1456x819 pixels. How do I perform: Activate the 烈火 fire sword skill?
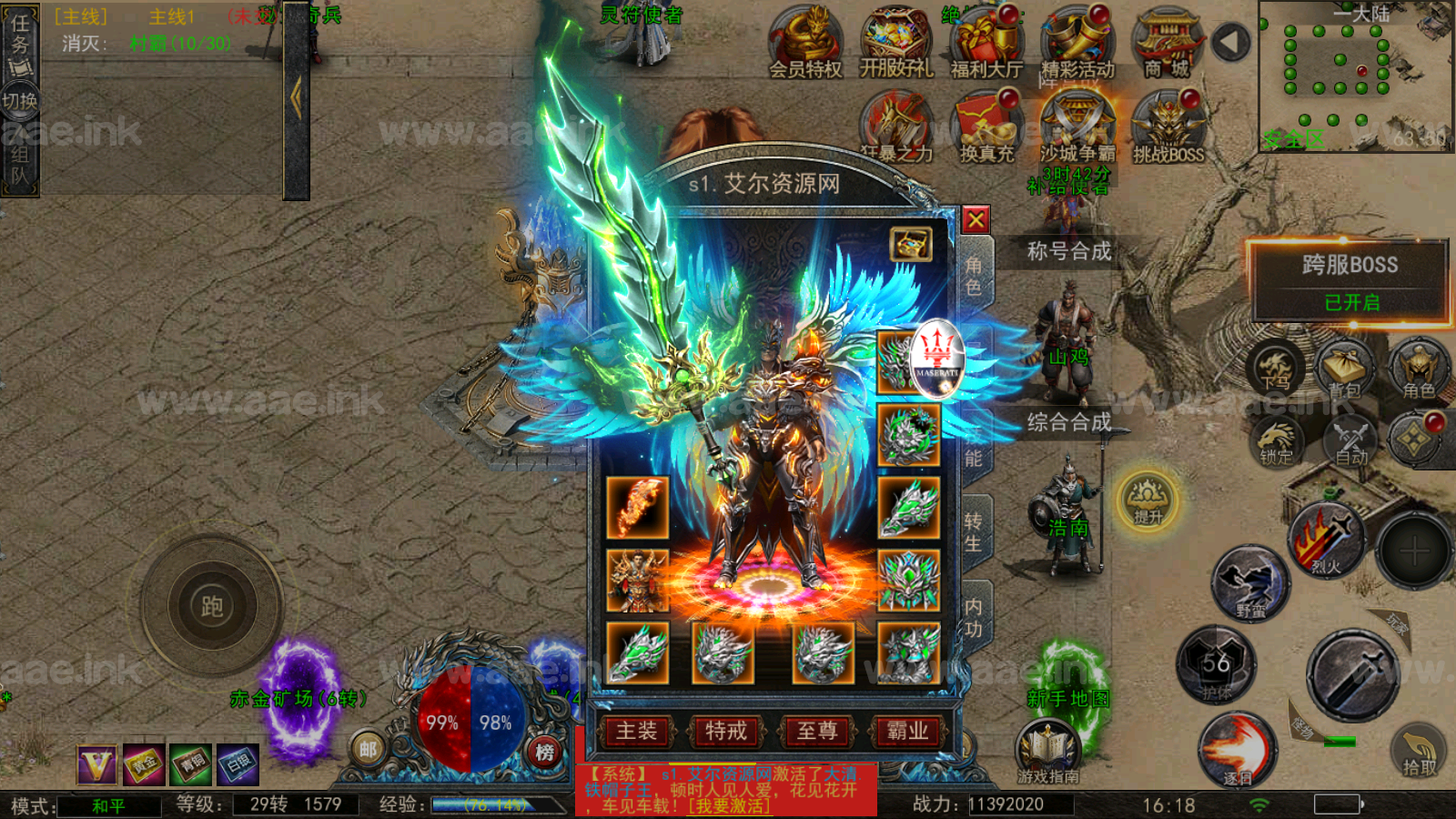pos(1326,541)
